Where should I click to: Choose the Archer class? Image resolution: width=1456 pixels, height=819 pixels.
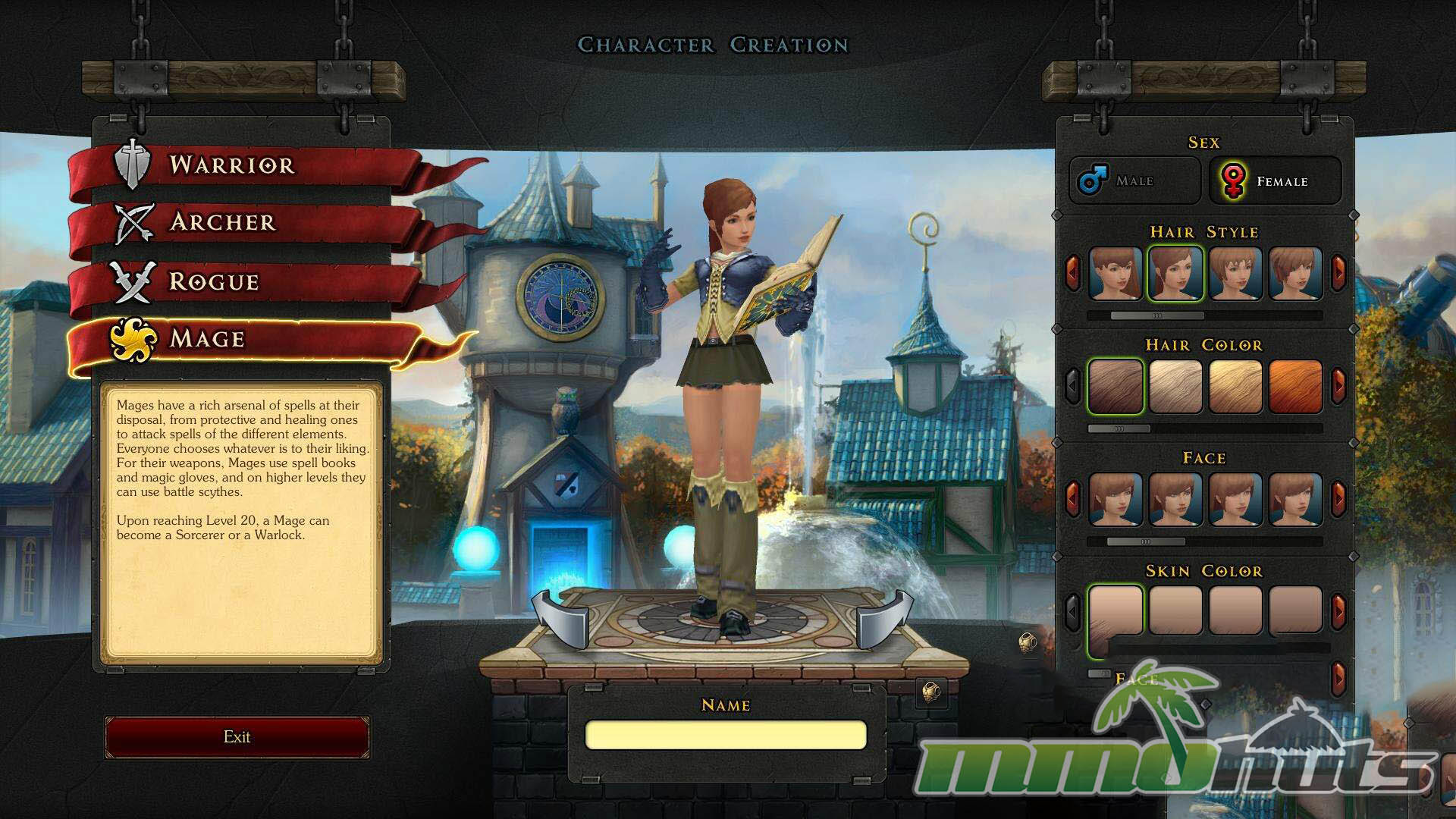[222, 222]
